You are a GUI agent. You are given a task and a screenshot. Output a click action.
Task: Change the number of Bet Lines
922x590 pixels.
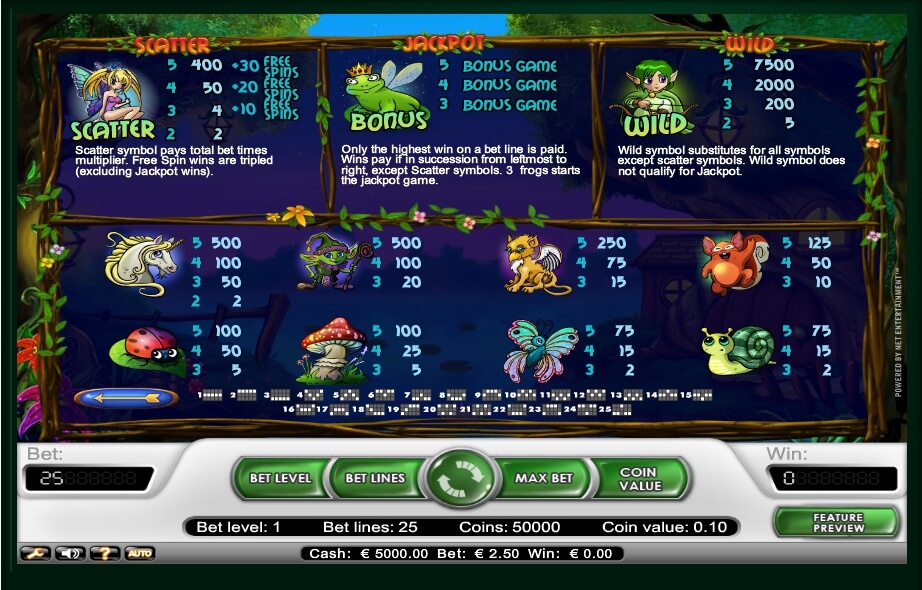click(x=375, y=478)
